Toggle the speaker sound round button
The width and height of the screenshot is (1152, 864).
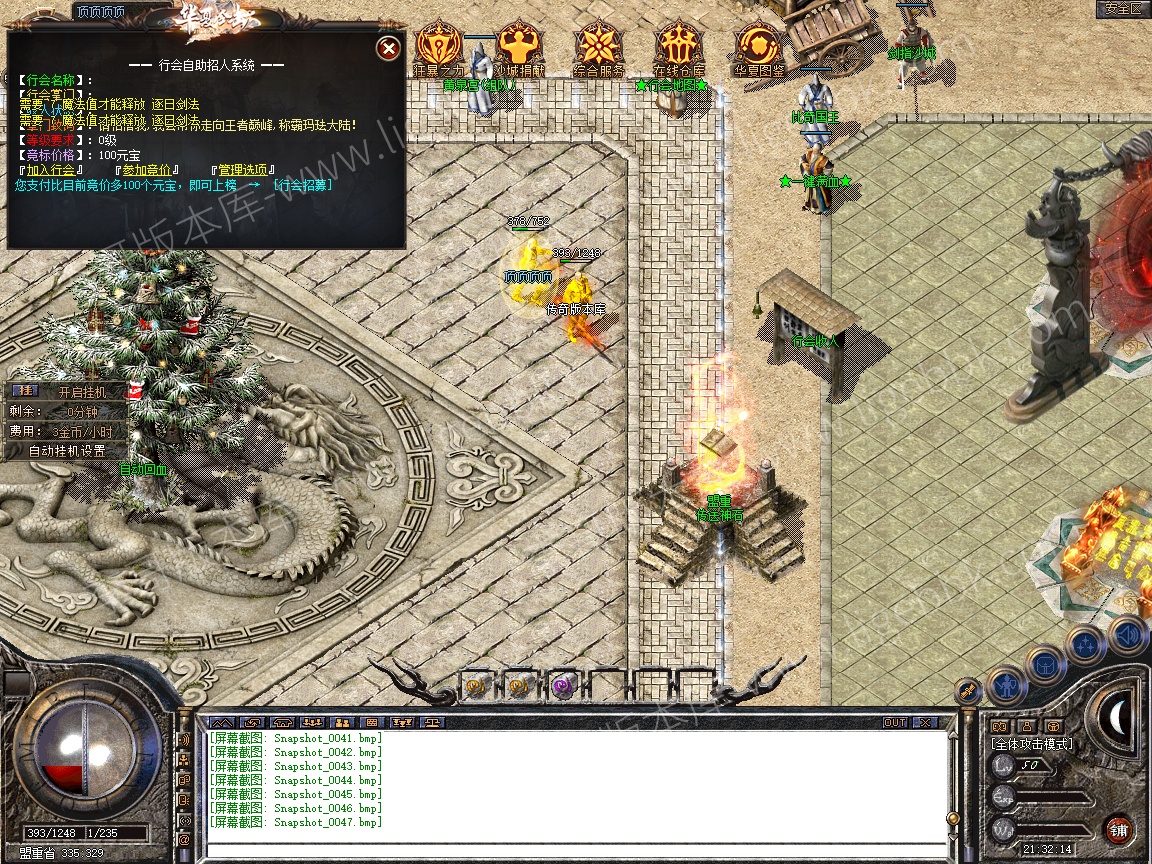[x=1126, y=635]
